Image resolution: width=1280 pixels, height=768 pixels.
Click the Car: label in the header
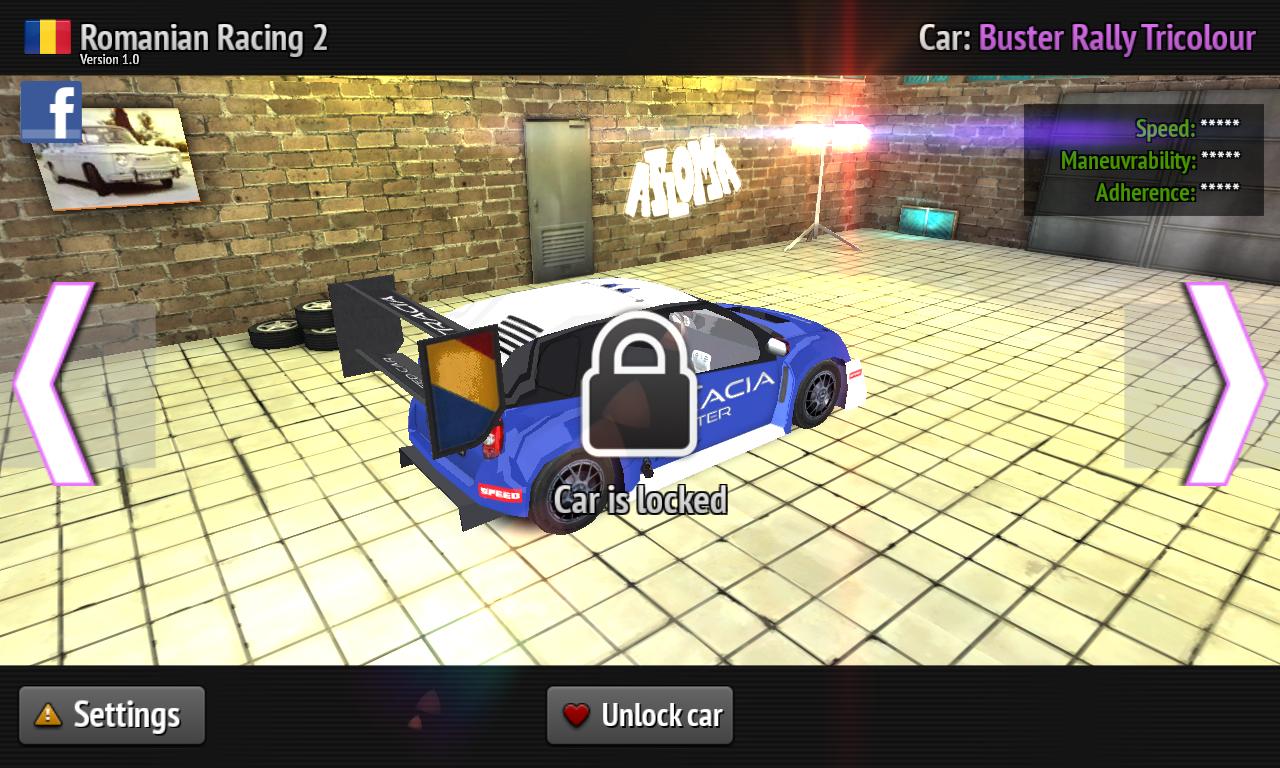[946, 37]
